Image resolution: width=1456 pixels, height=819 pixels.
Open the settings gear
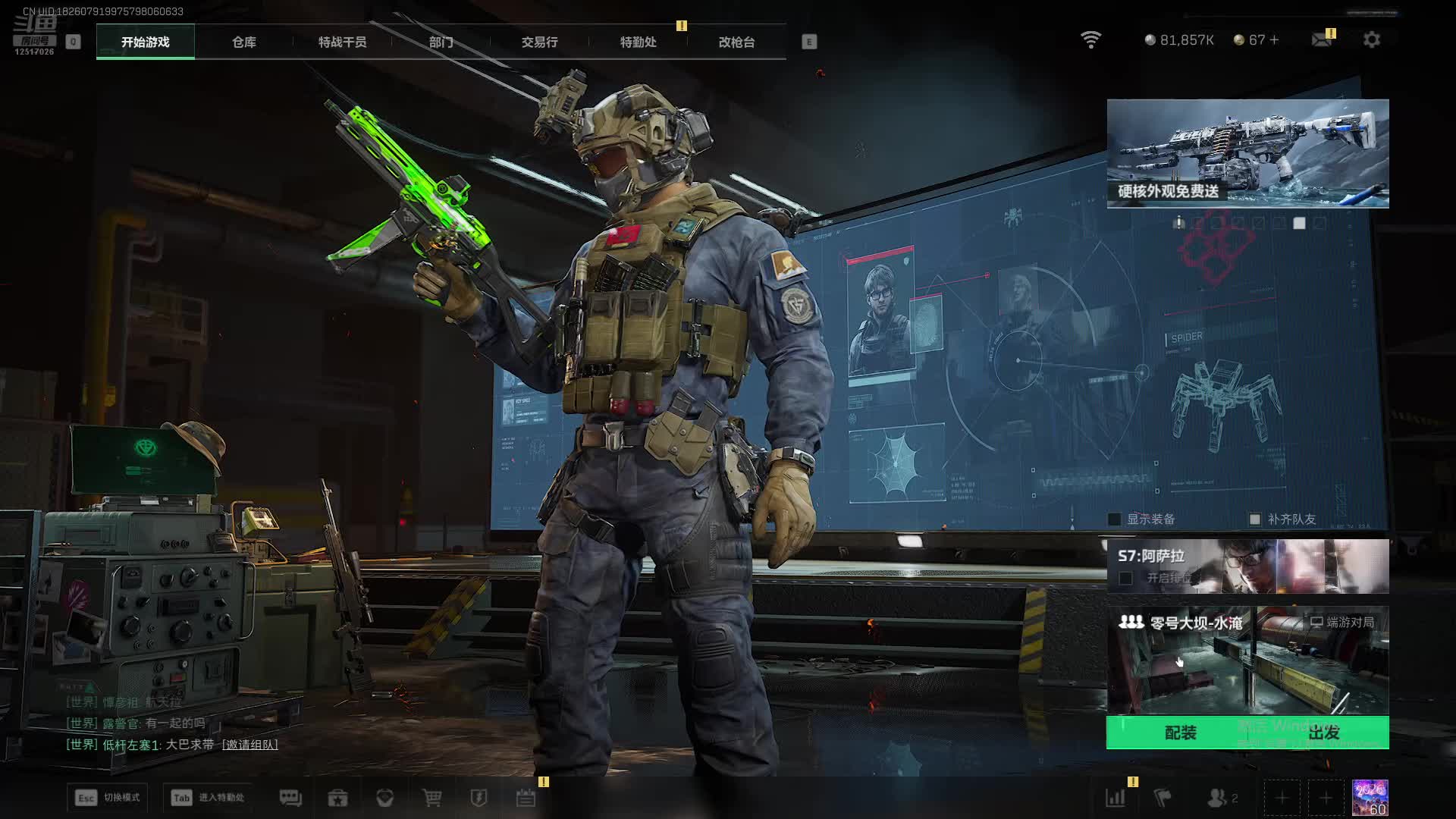1372,39
